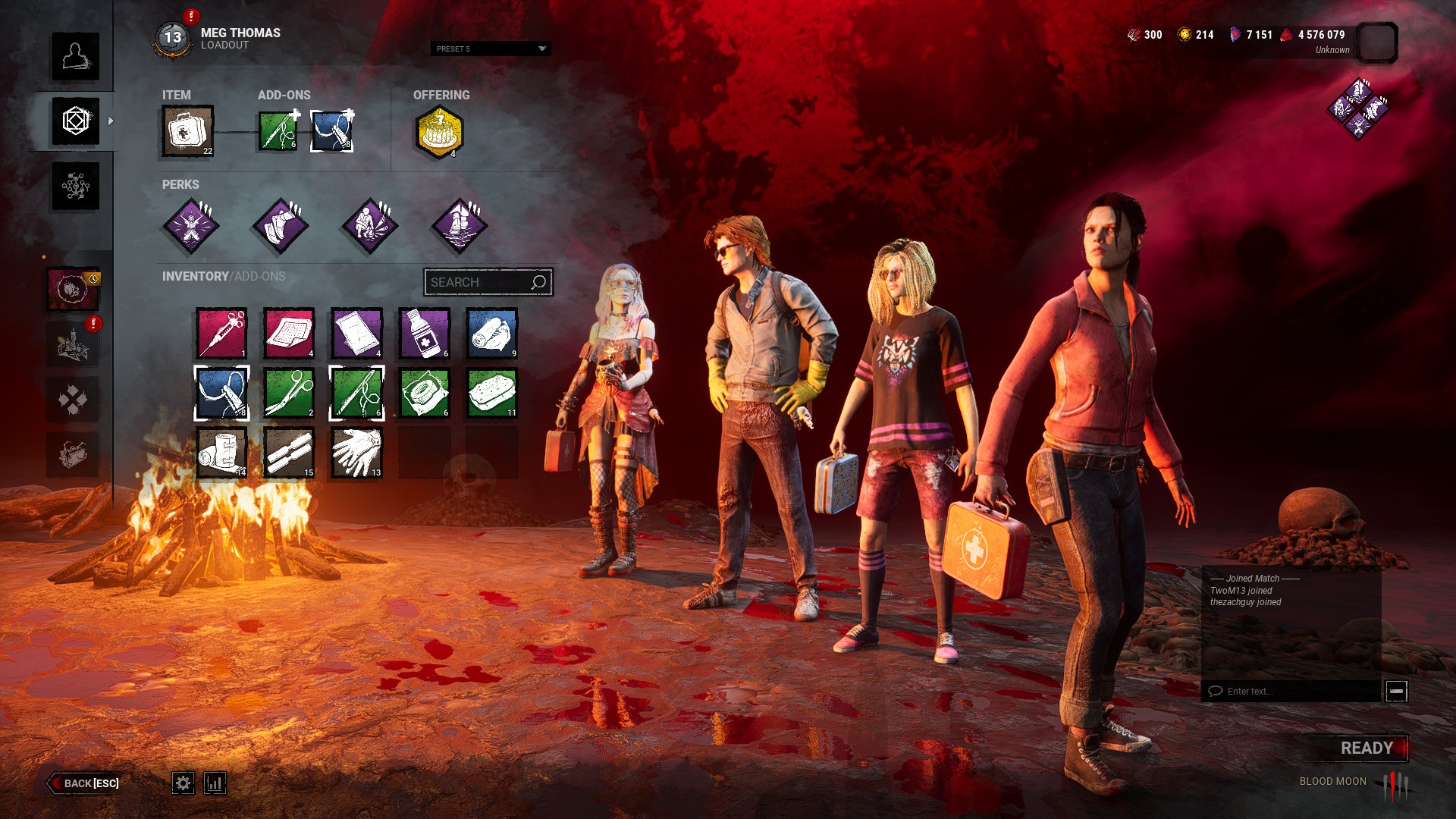The width and height of the screenshot is (1456, 819).
Task: Select the rubber gloves add-on
Action: [x=356, y=453]
